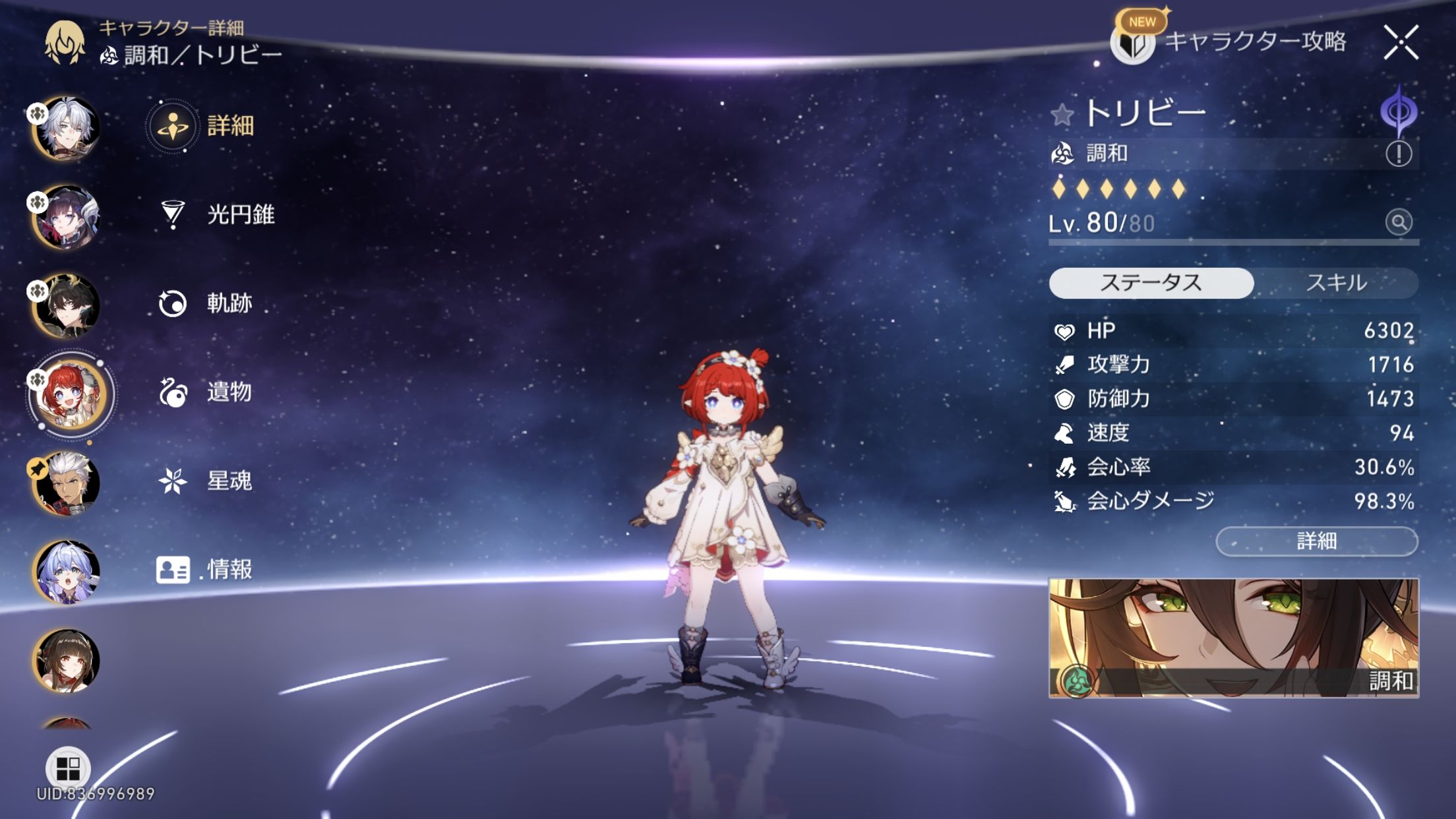Open the equipped light cone thumbnail

(x=1233, y=638)
